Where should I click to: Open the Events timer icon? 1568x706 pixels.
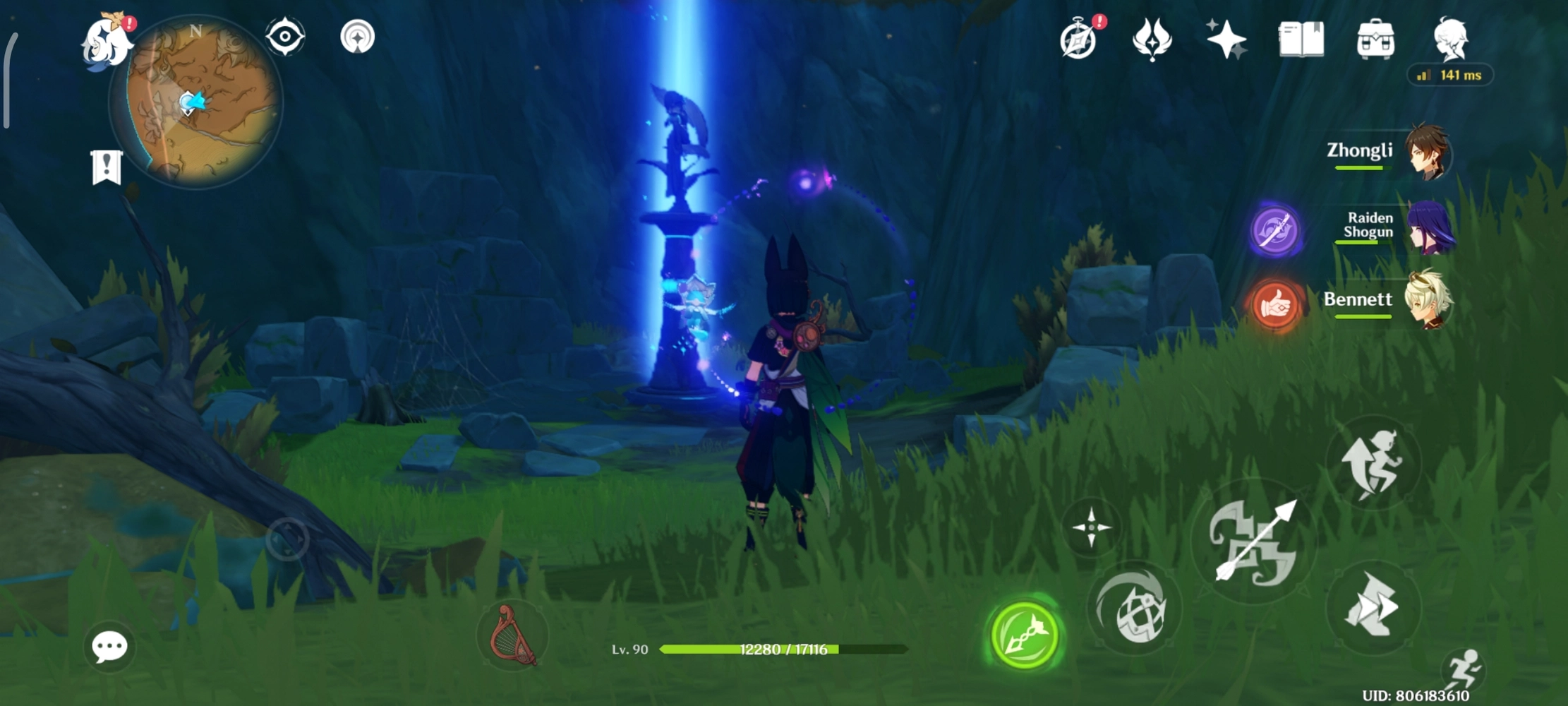(1080, 40)
